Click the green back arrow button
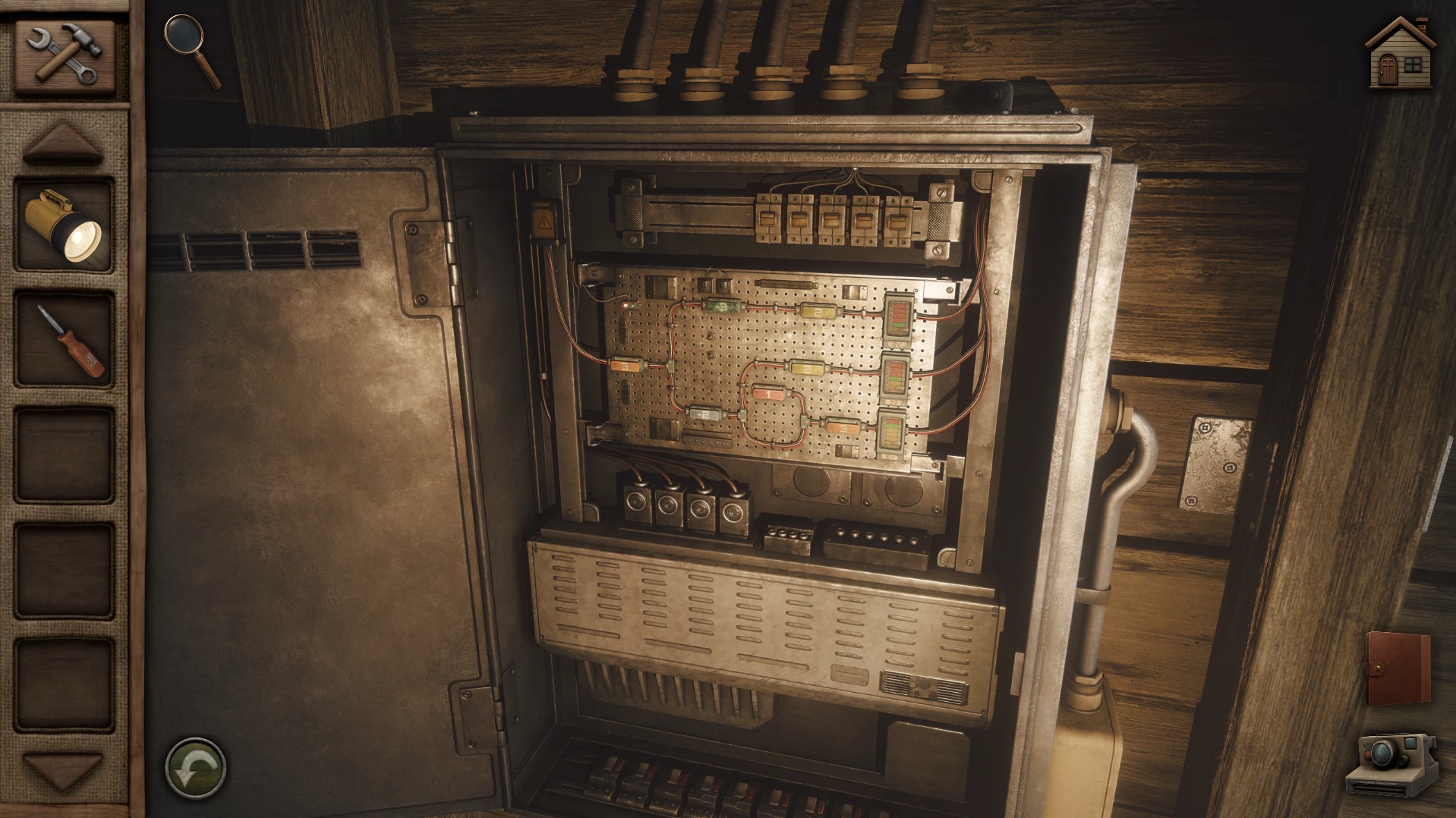The image size is (1456, 818). pos(195,768)
